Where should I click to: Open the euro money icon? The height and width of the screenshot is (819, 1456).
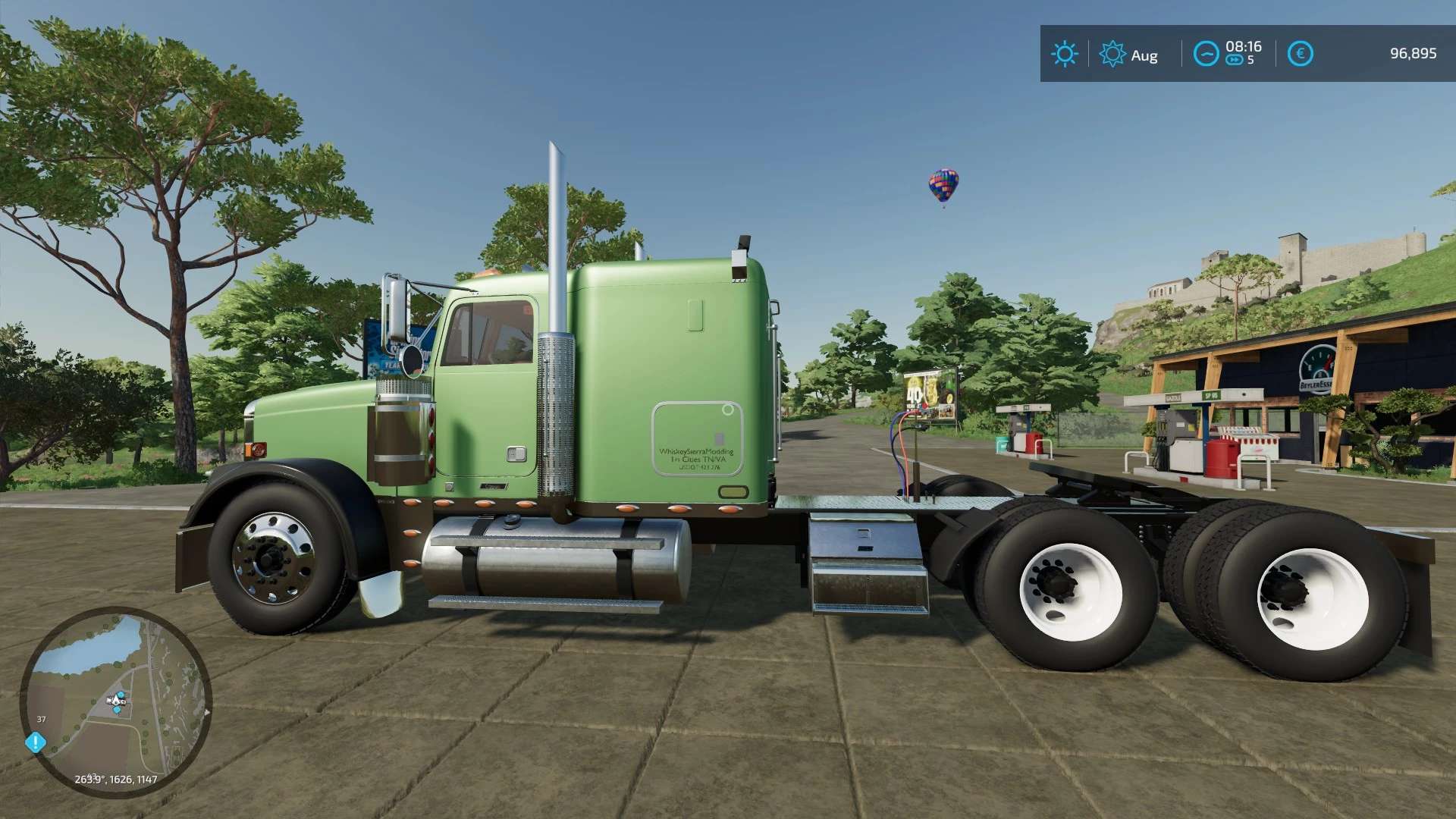tap(1300, 54)
